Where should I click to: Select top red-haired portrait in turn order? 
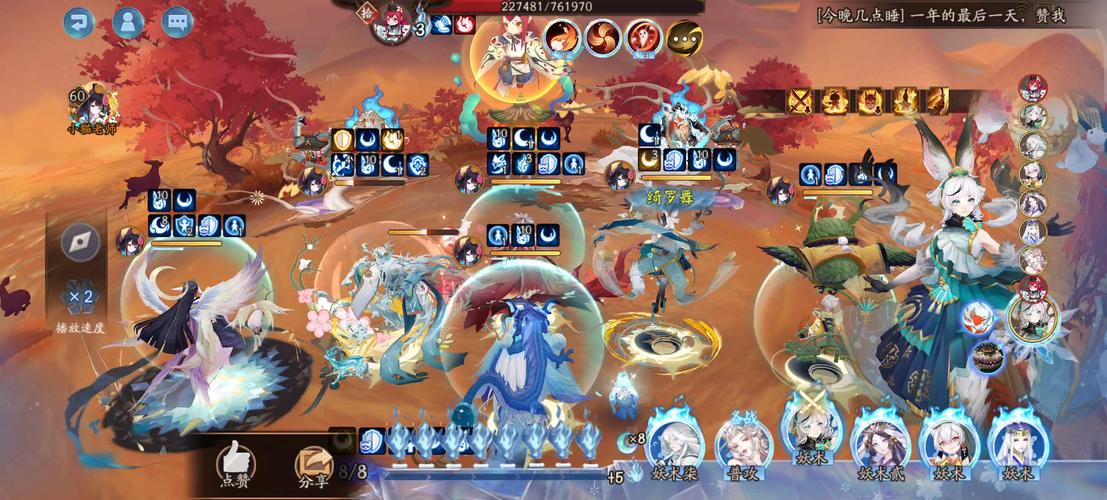click(1032, 88)
